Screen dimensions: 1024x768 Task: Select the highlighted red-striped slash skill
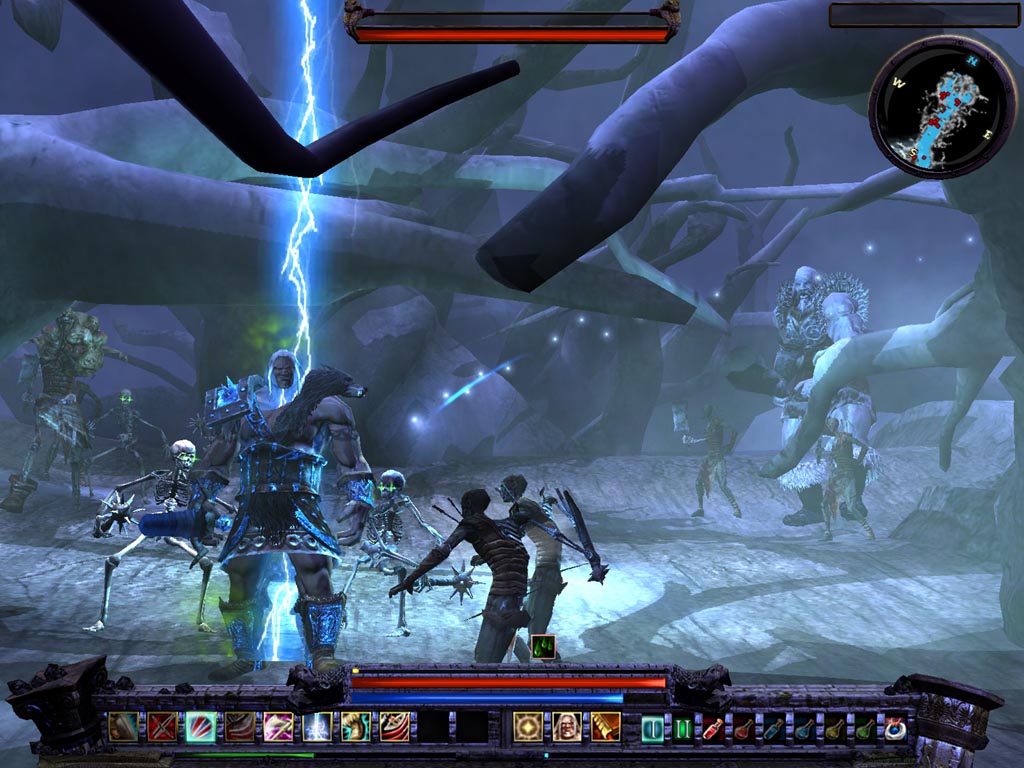pos(200,726)
